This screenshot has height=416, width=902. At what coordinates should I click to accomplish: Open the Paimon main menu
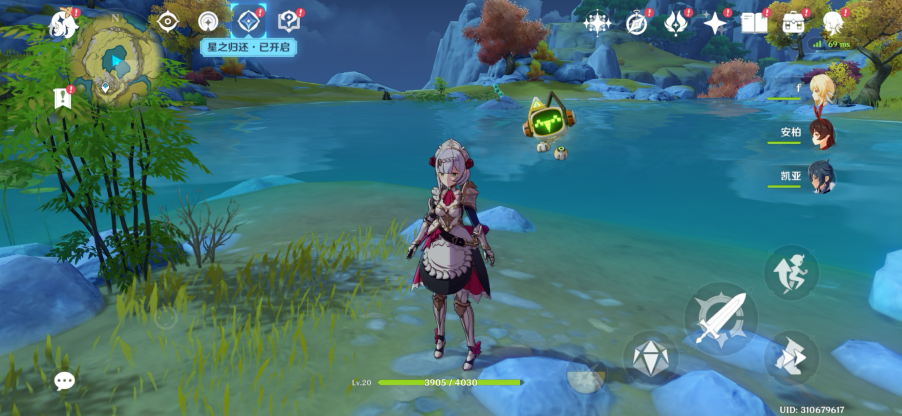pyautogui.click(x=64, y=25)
